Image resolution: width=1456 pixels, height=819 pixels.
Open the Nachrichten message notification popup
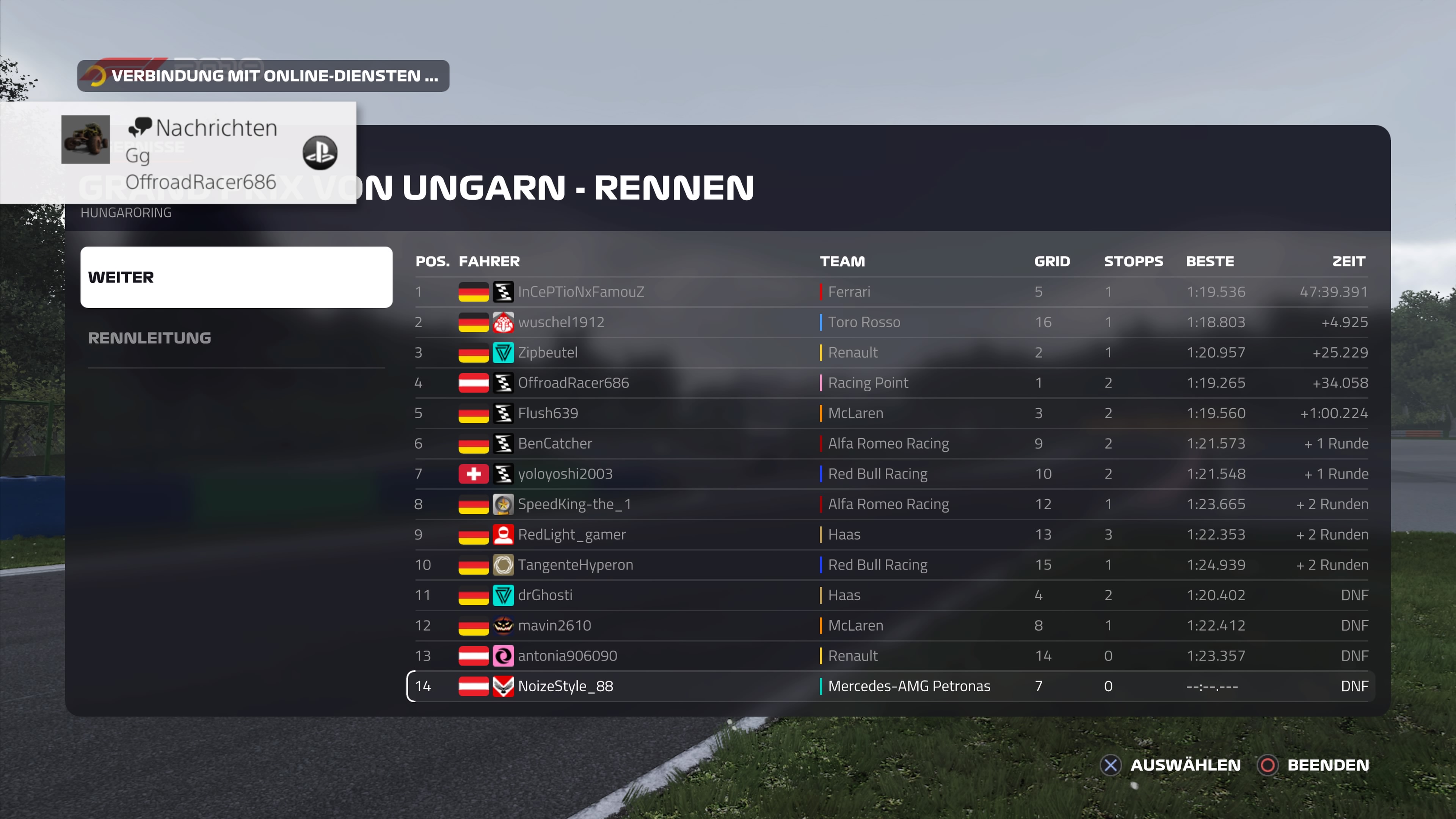click(x=215, y=152)
